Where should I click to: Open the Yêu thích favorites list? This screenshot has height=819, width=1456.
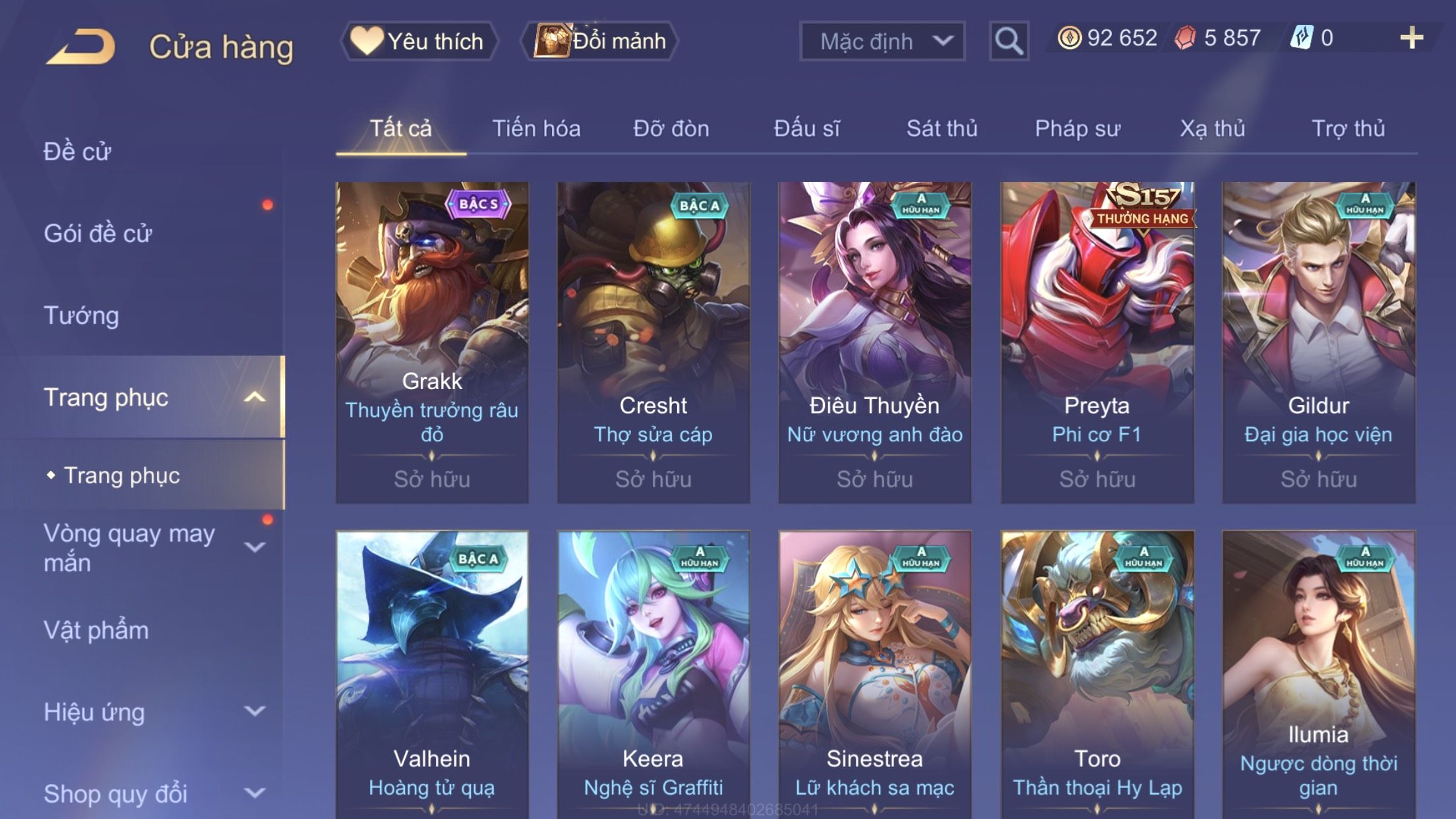click(419, 41)
